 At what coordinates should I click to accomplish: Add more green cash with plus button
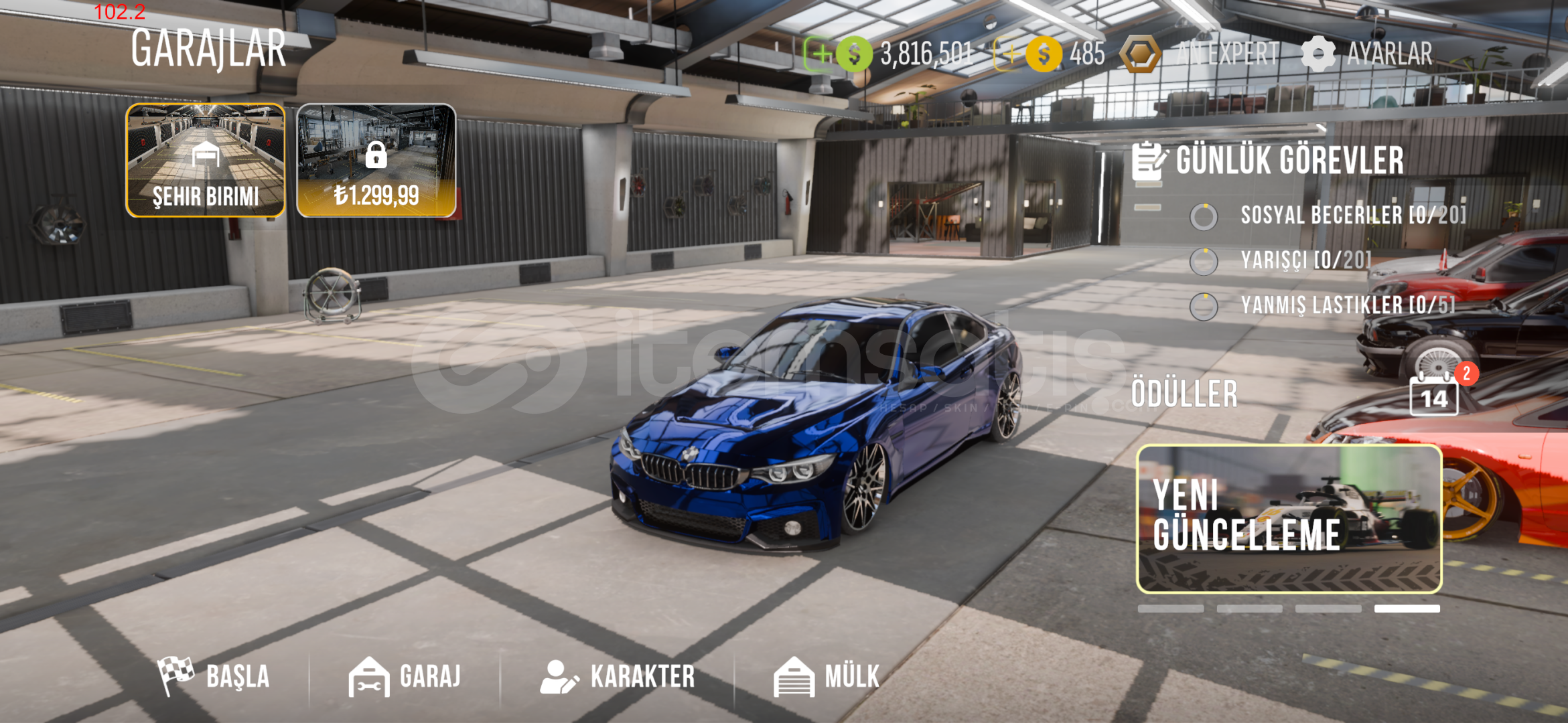point(818,54)
